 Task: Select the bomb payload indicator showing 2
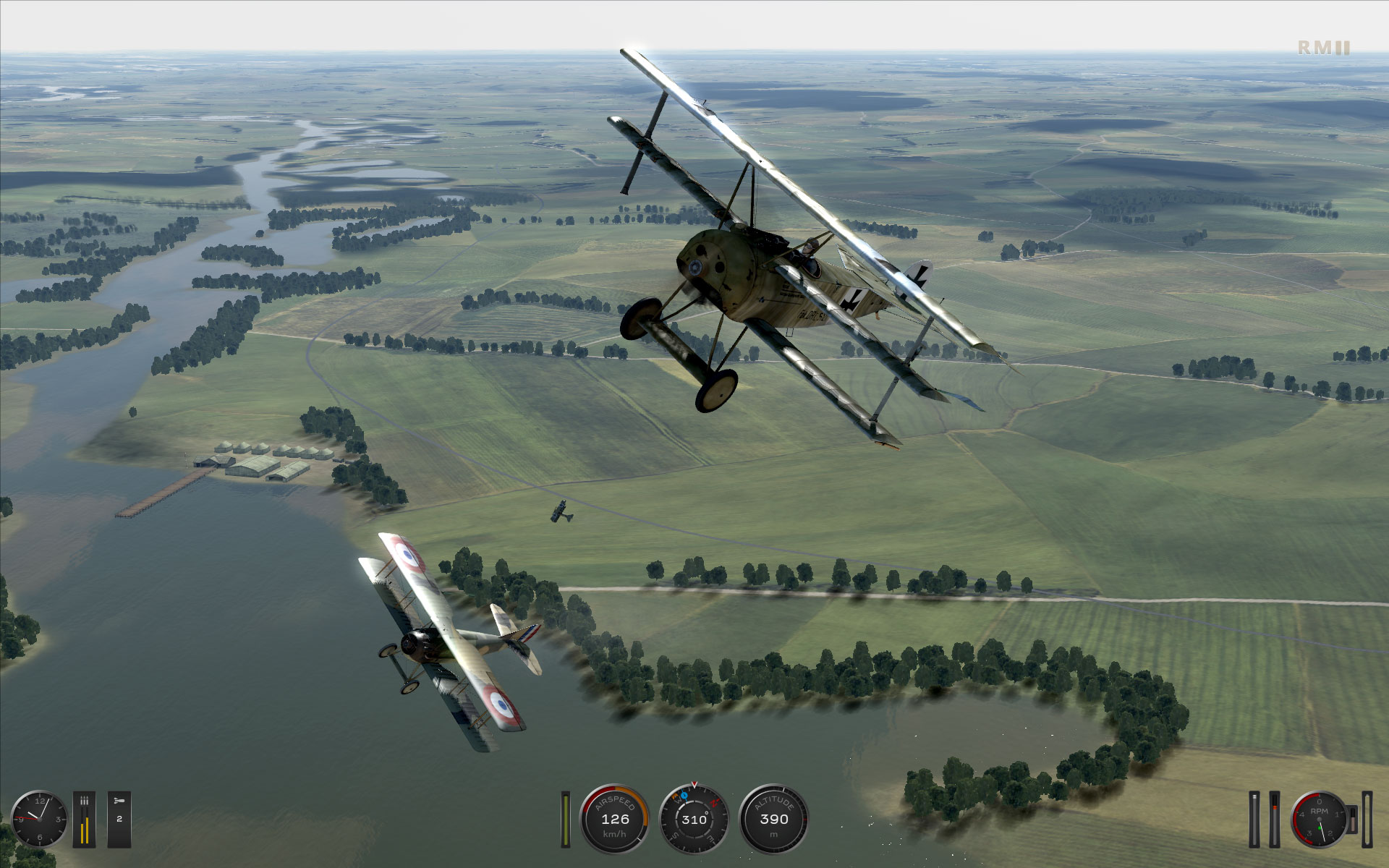(x=119, y=818)
